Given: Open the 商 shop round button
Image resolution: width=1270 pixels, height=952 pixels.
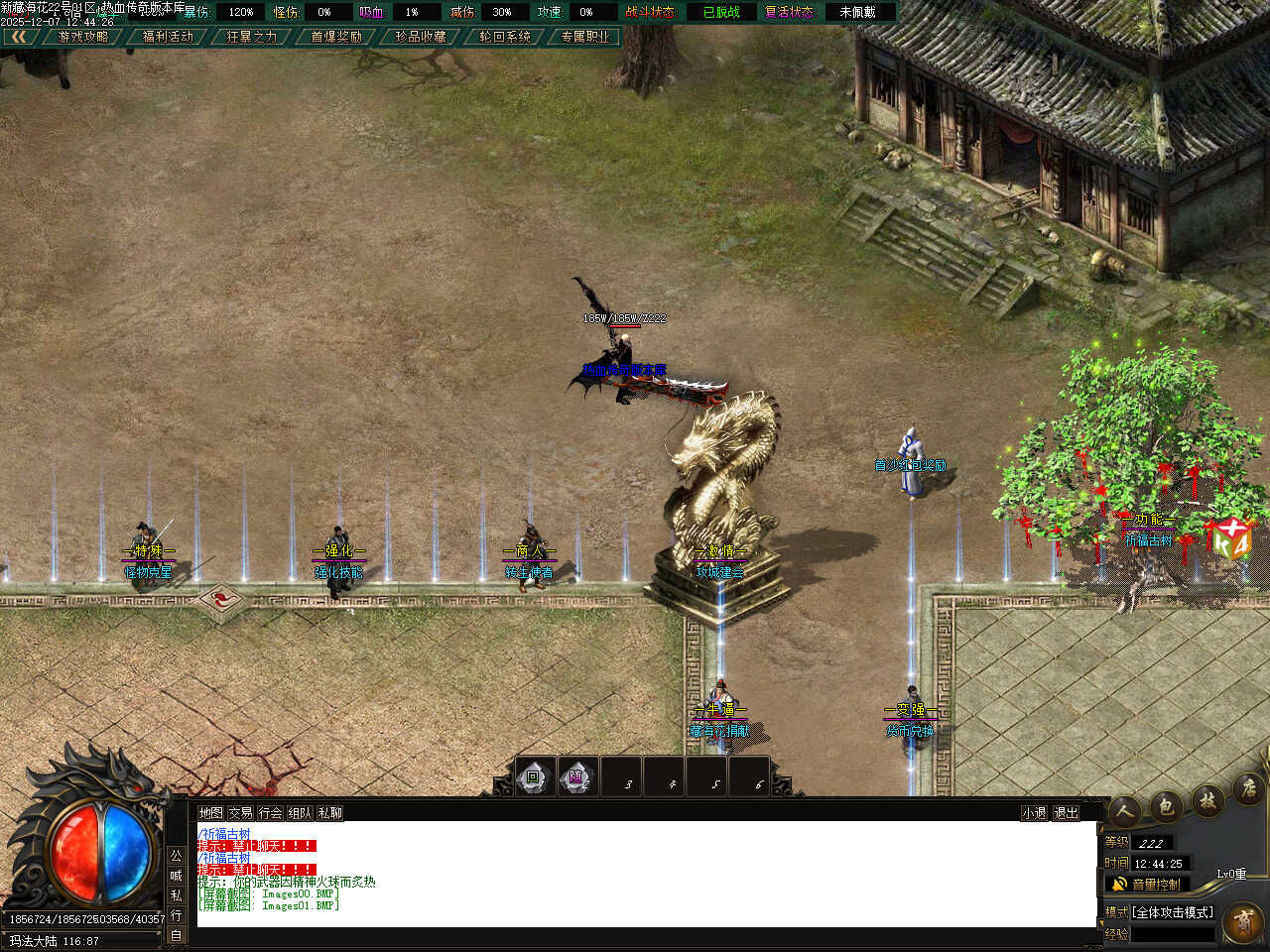Looking at the screenshot, I should pos(1243,922).
